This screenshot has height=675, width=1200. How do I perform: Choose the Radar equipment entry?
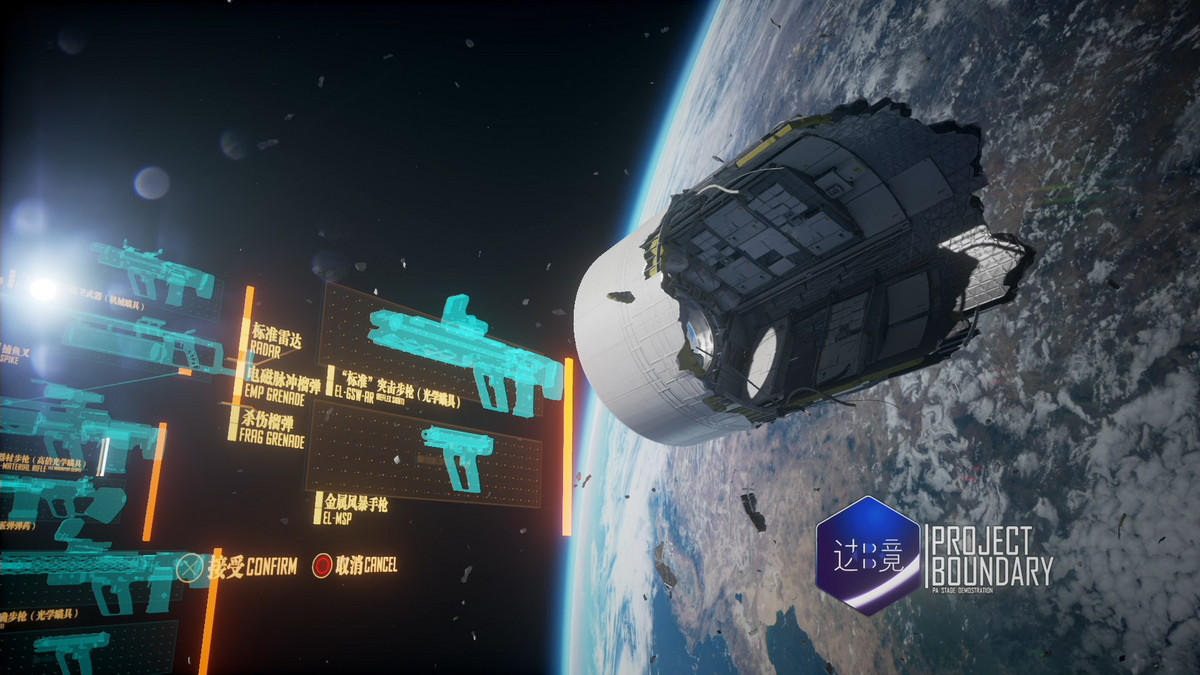[x=277, y=339]
